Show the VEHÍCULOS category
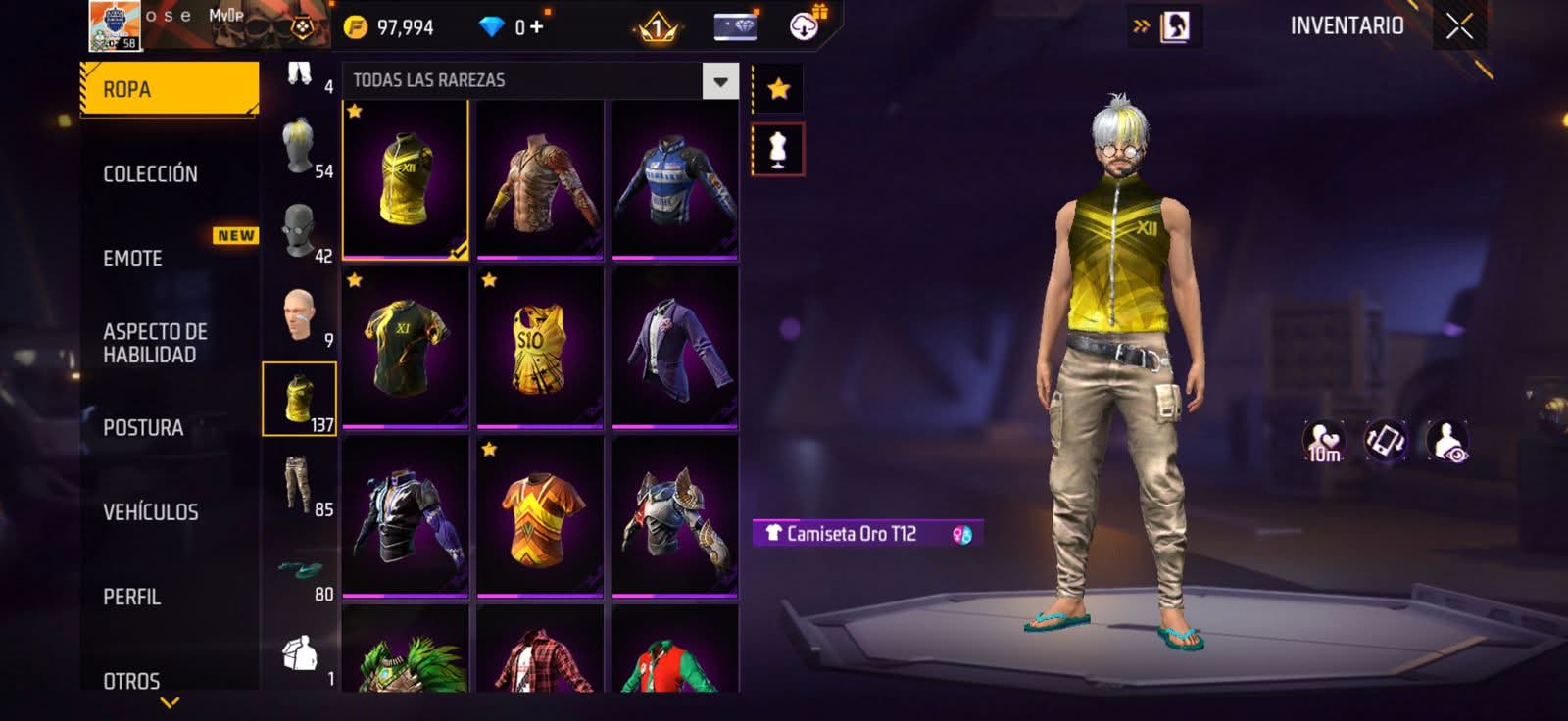Image resolution: width=1568 pixels, height=721 pixels. [x=151, y=511]
